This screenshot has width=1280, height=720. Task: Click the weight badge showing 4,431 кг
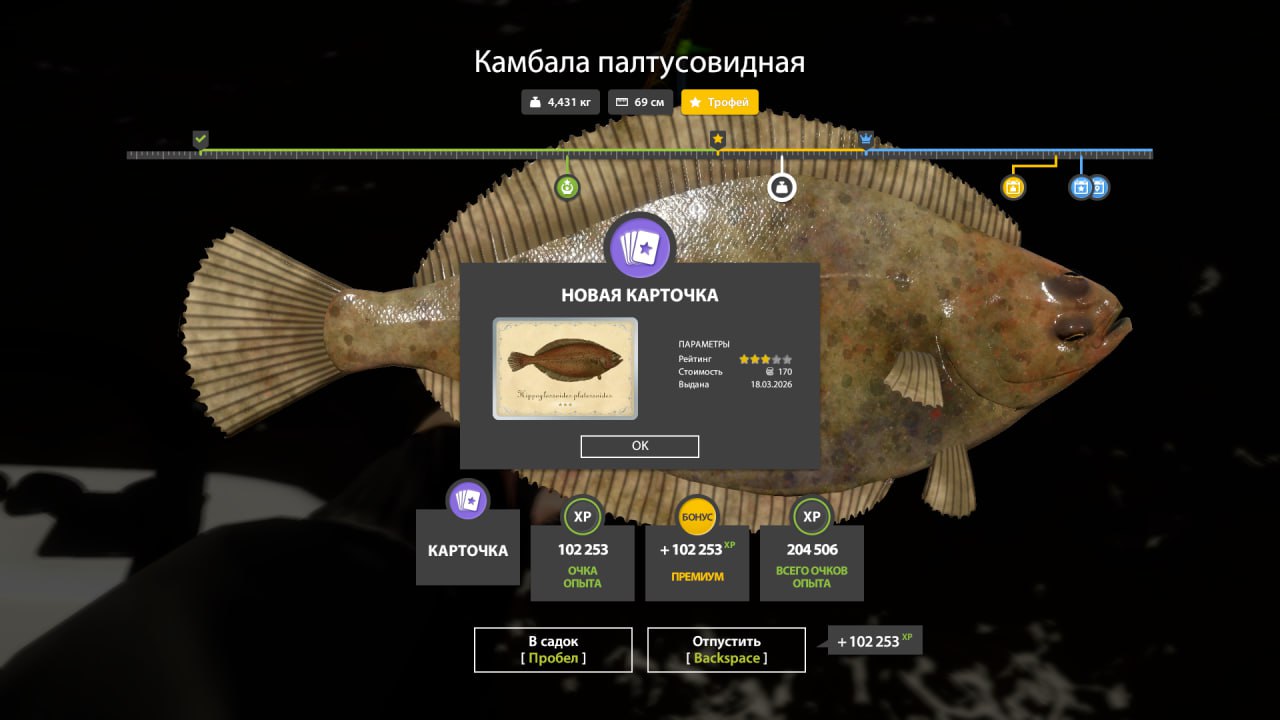click(x=559, y=101)
